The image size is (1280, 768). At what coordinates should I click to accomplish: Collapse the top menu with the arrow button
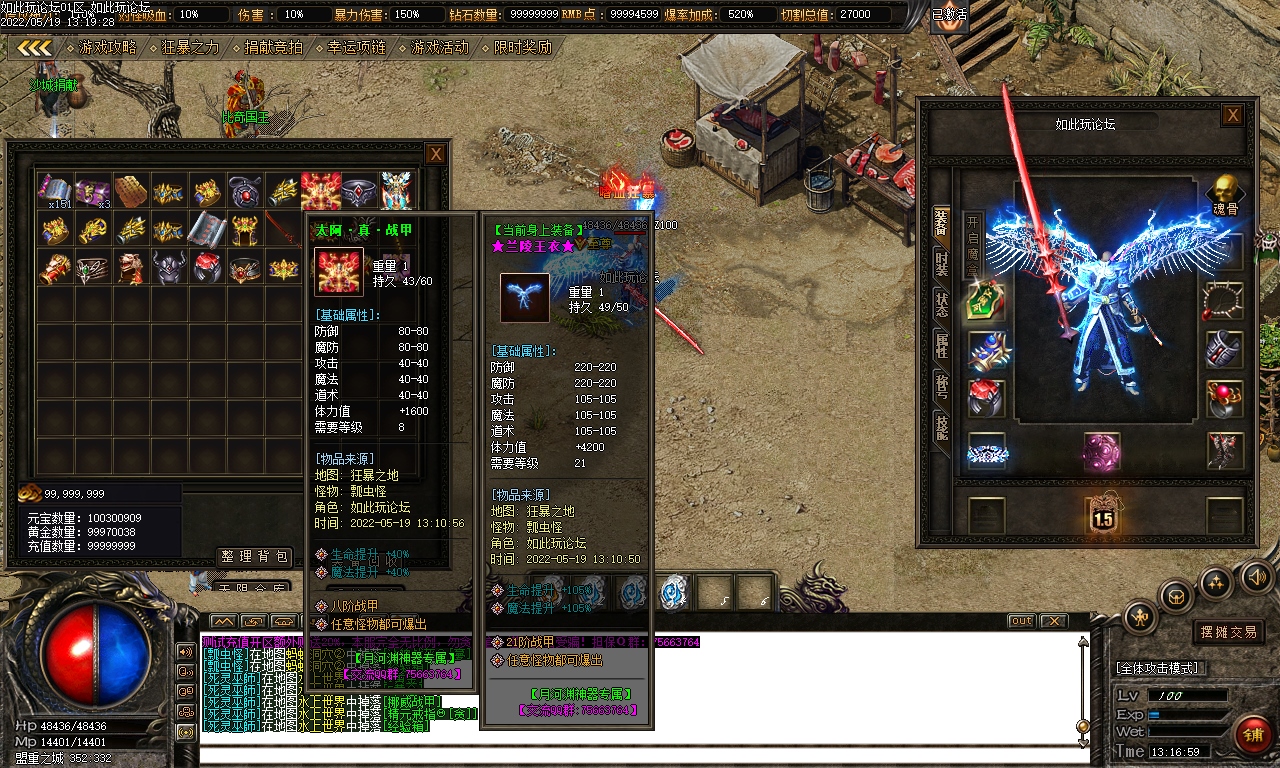click(35, 48)
